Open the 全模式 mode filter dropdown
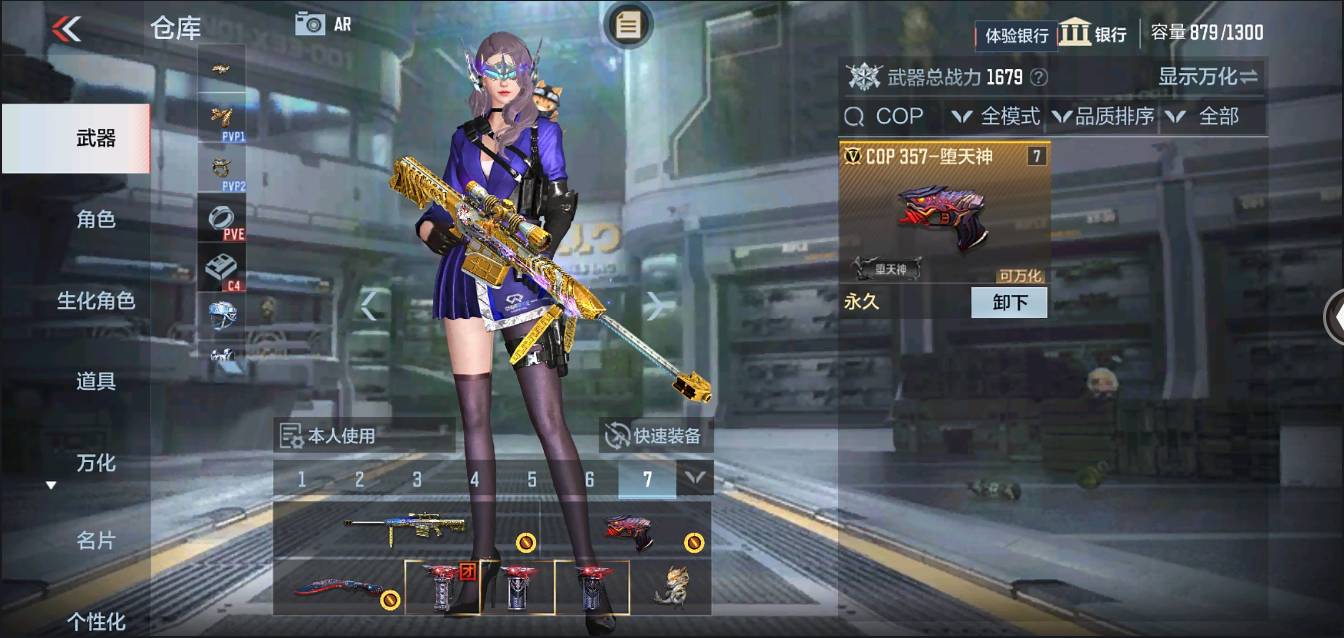 pyautogui.click(x=996, y=117)
